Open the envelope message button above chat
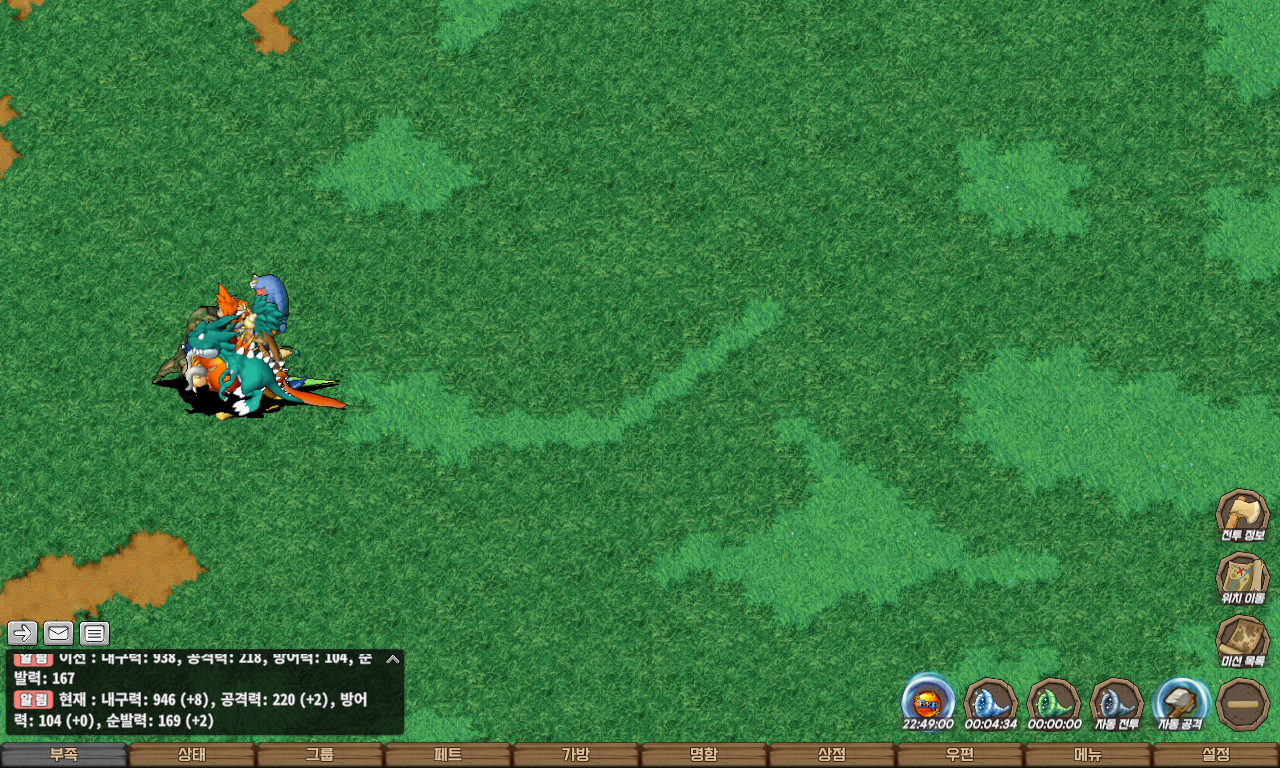This screenshot has height=768, width=1280. pos(59,633)
